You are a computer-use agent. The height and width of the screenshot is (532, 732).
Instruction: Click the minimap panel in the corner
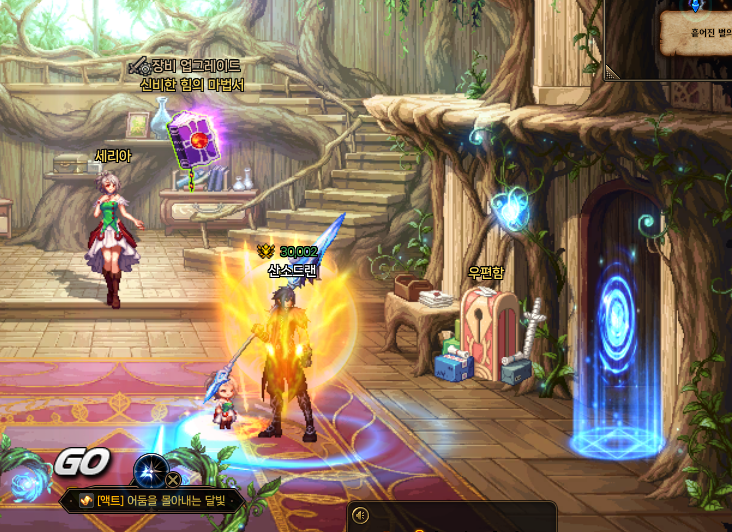click(x=670, y=38)
